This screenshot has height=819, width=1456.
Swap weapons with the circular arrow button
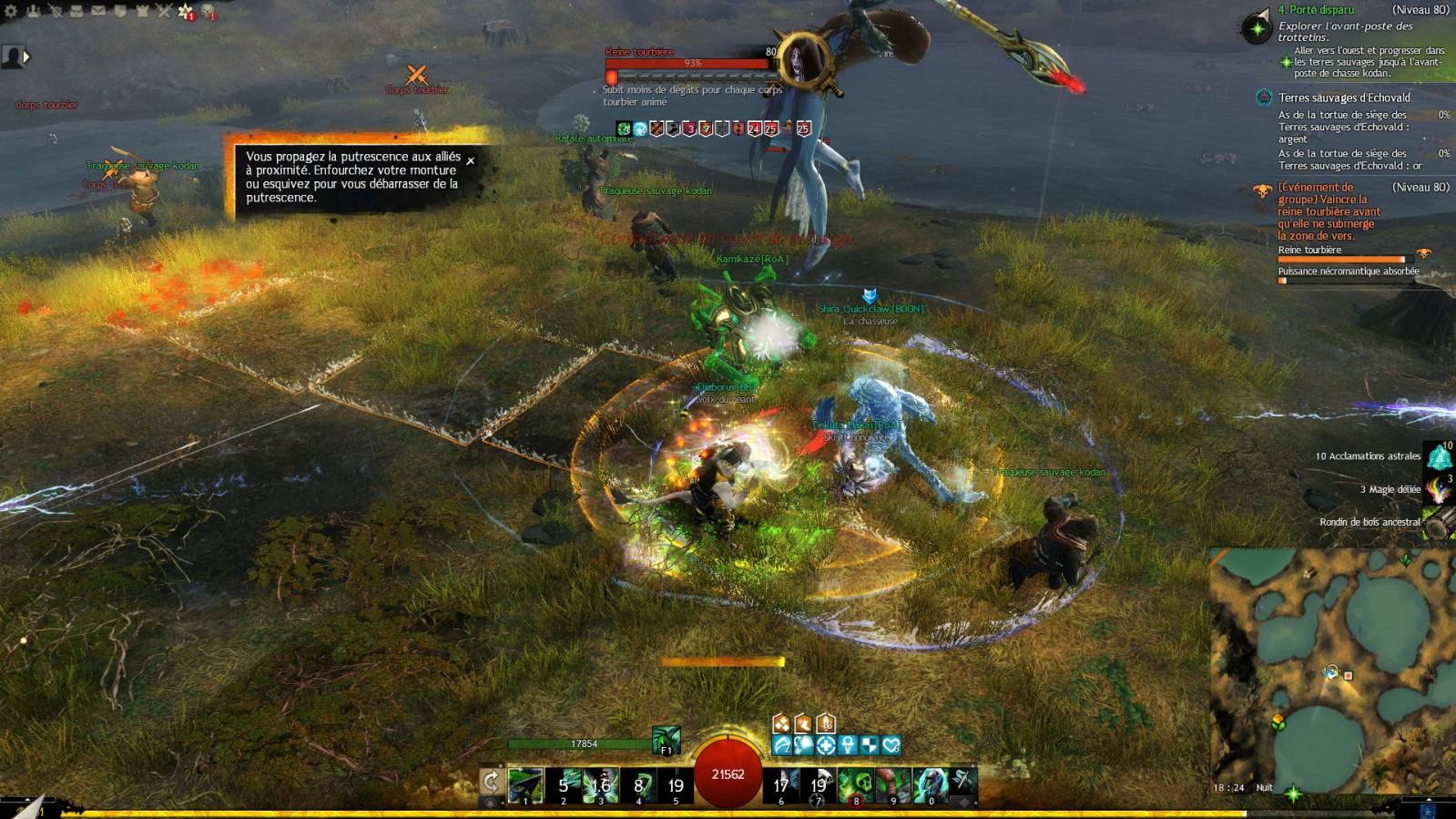[x=491, y=782]
